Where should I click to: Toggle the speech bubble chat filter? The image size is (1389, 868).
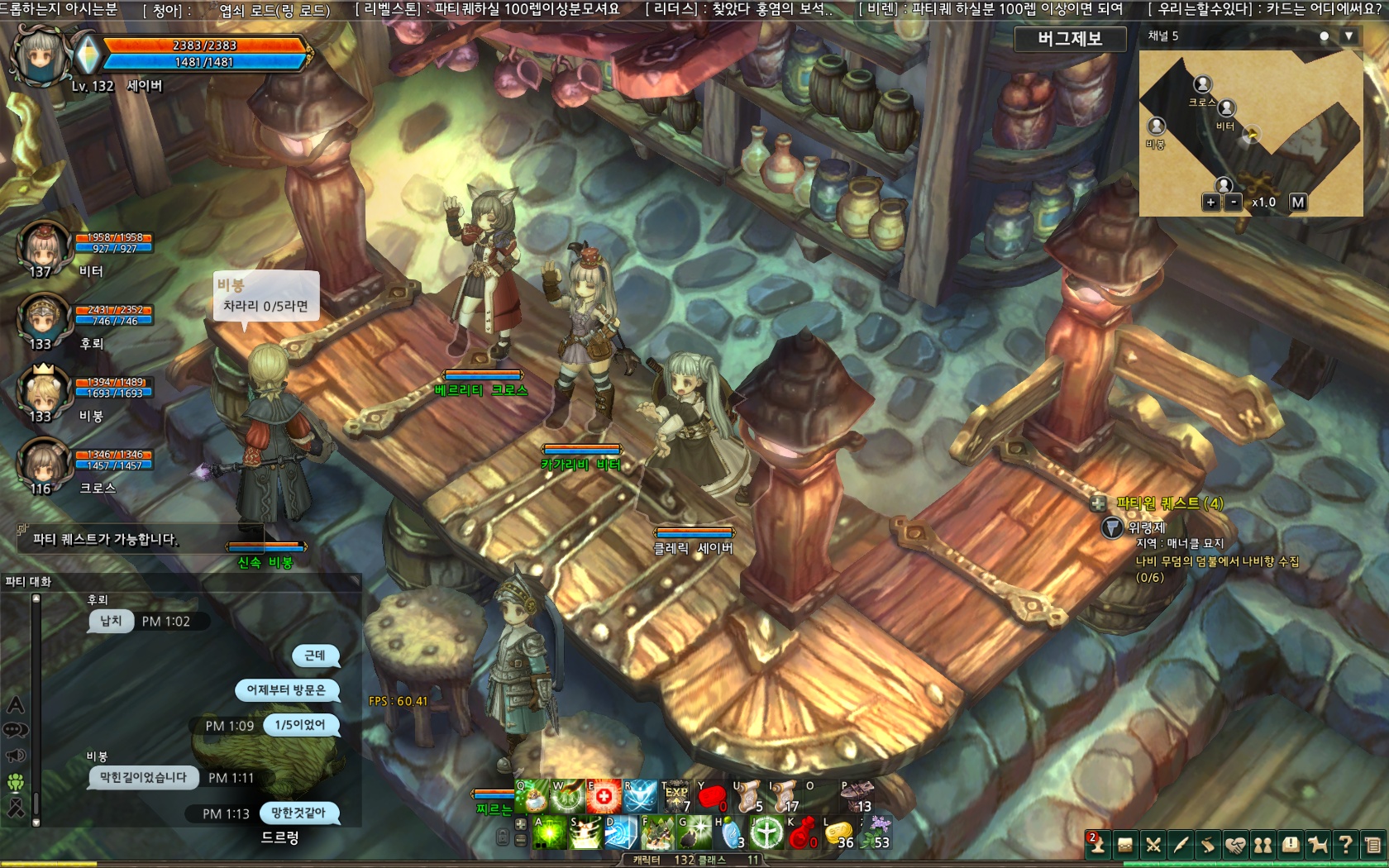pyautogui.click(x=14, y=728)
